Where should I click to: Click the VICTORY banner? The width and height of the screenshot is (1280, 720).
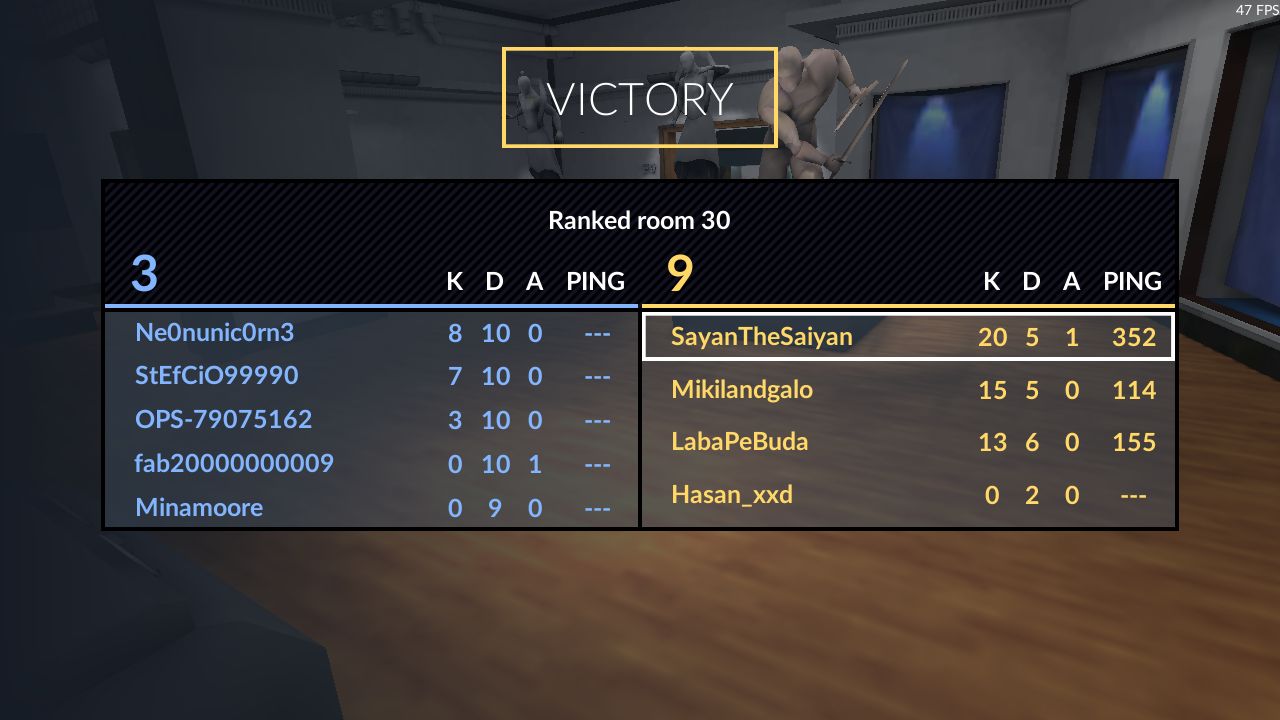click(x=640, y=97)
